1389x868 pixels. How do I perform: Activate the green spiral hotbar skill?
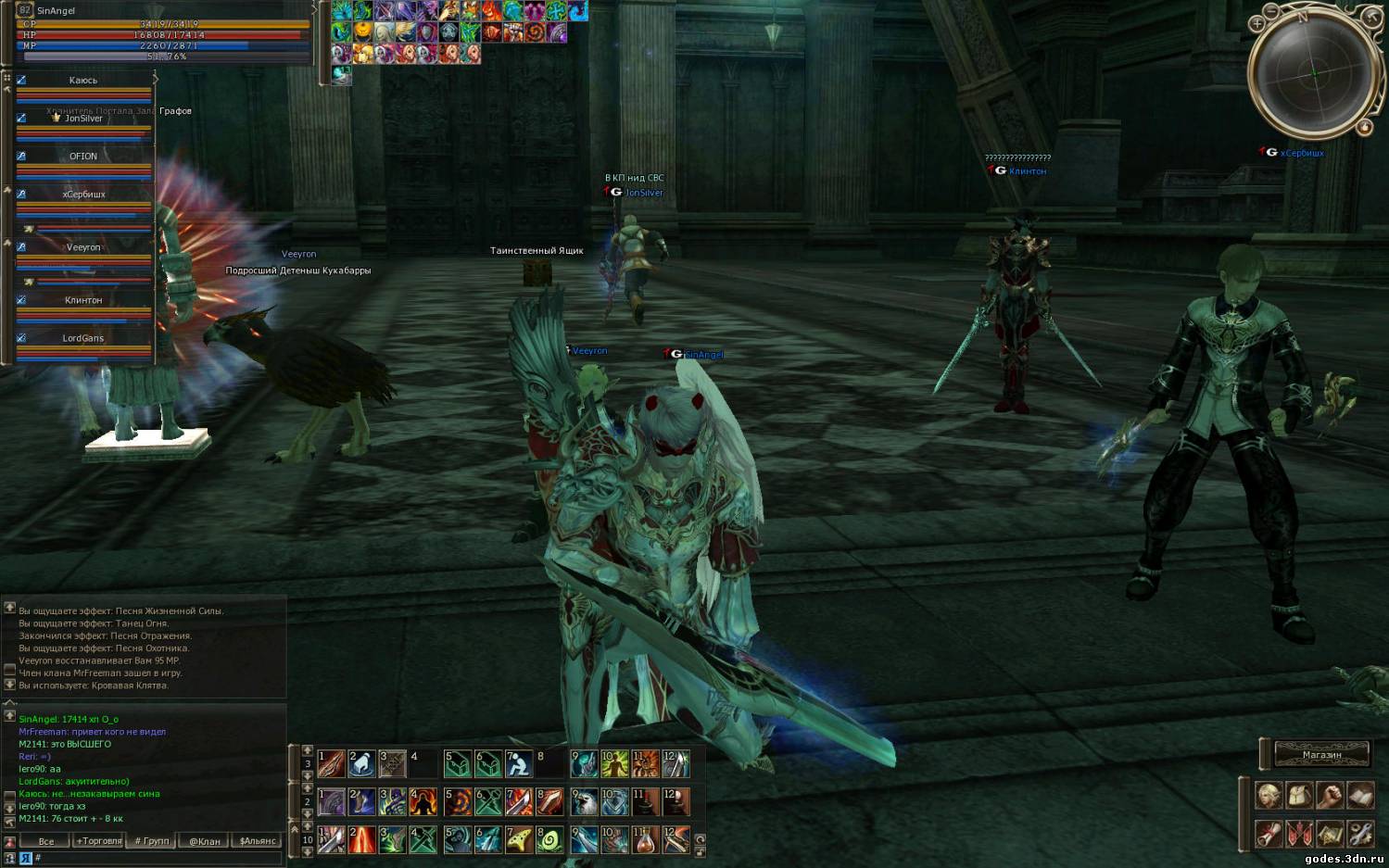[549, 839]
